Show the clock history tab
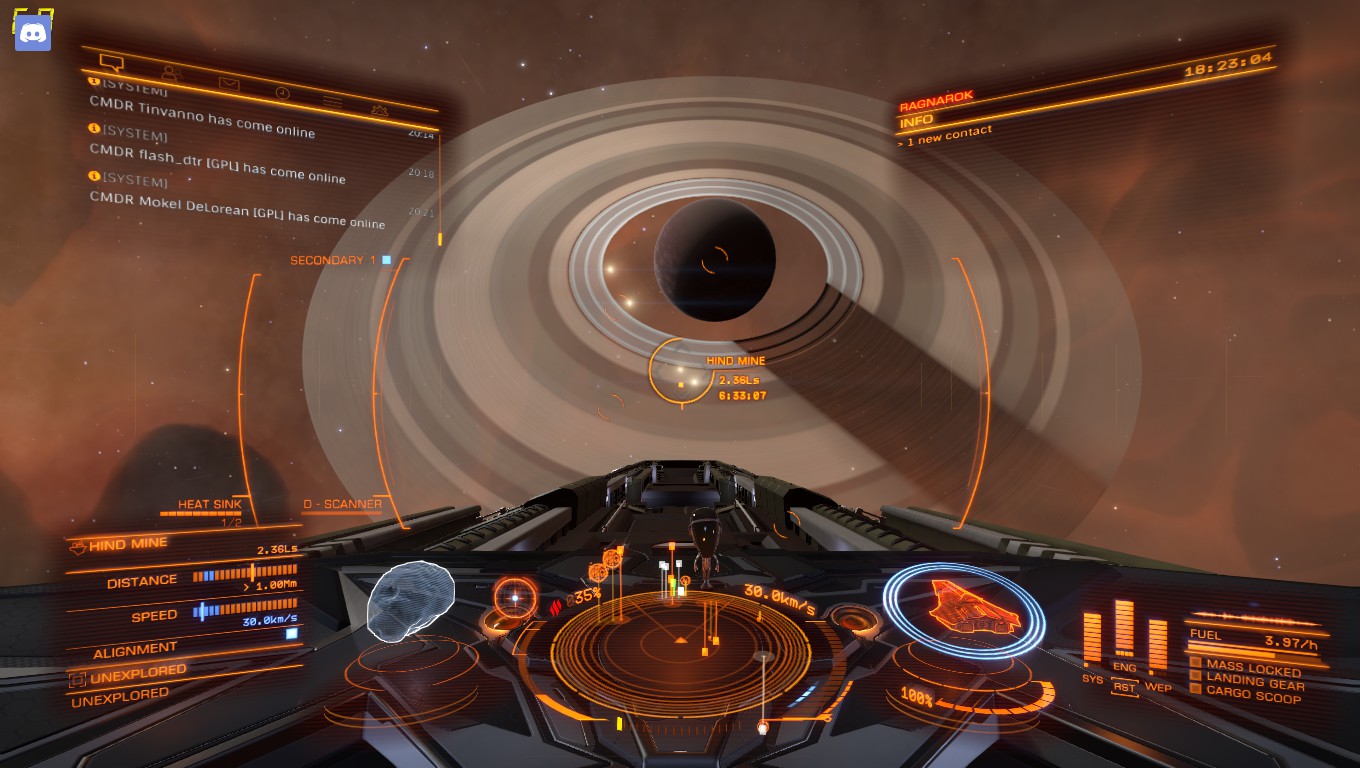 coord(282,93)
